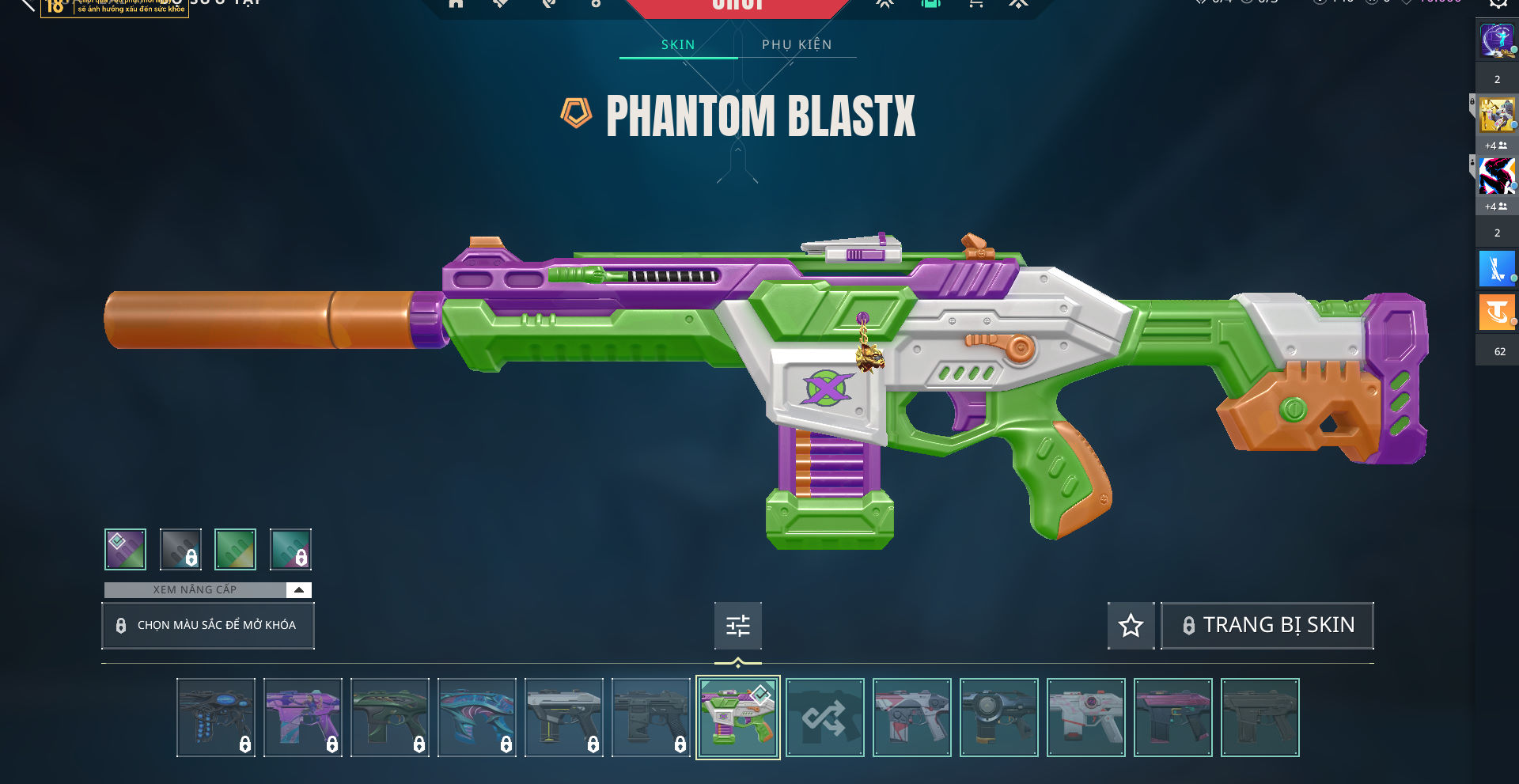The height and width of the screenshot is (784, 1519).
Task: Select the SKIN tab
Action: (678, 45)
